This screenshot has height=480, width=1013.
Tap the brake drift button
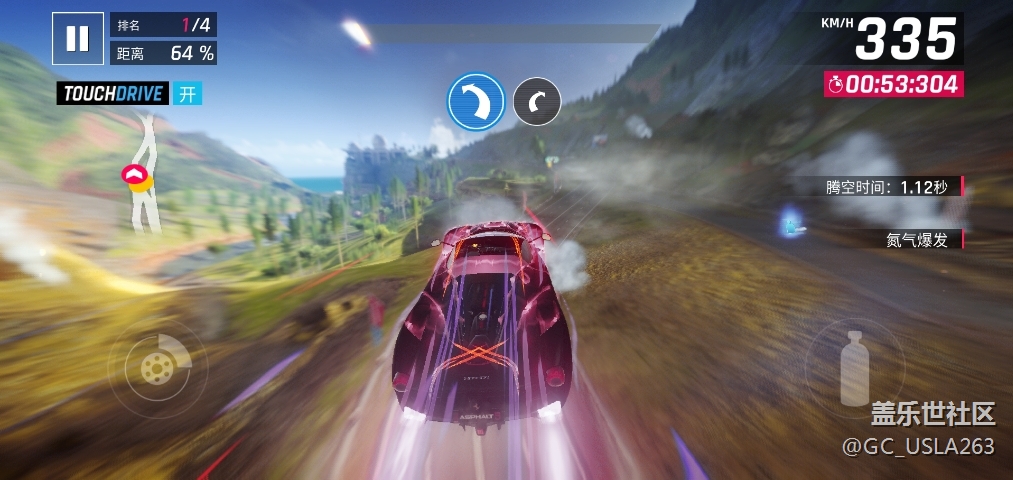pyautogui.click(x=157, y=367)
